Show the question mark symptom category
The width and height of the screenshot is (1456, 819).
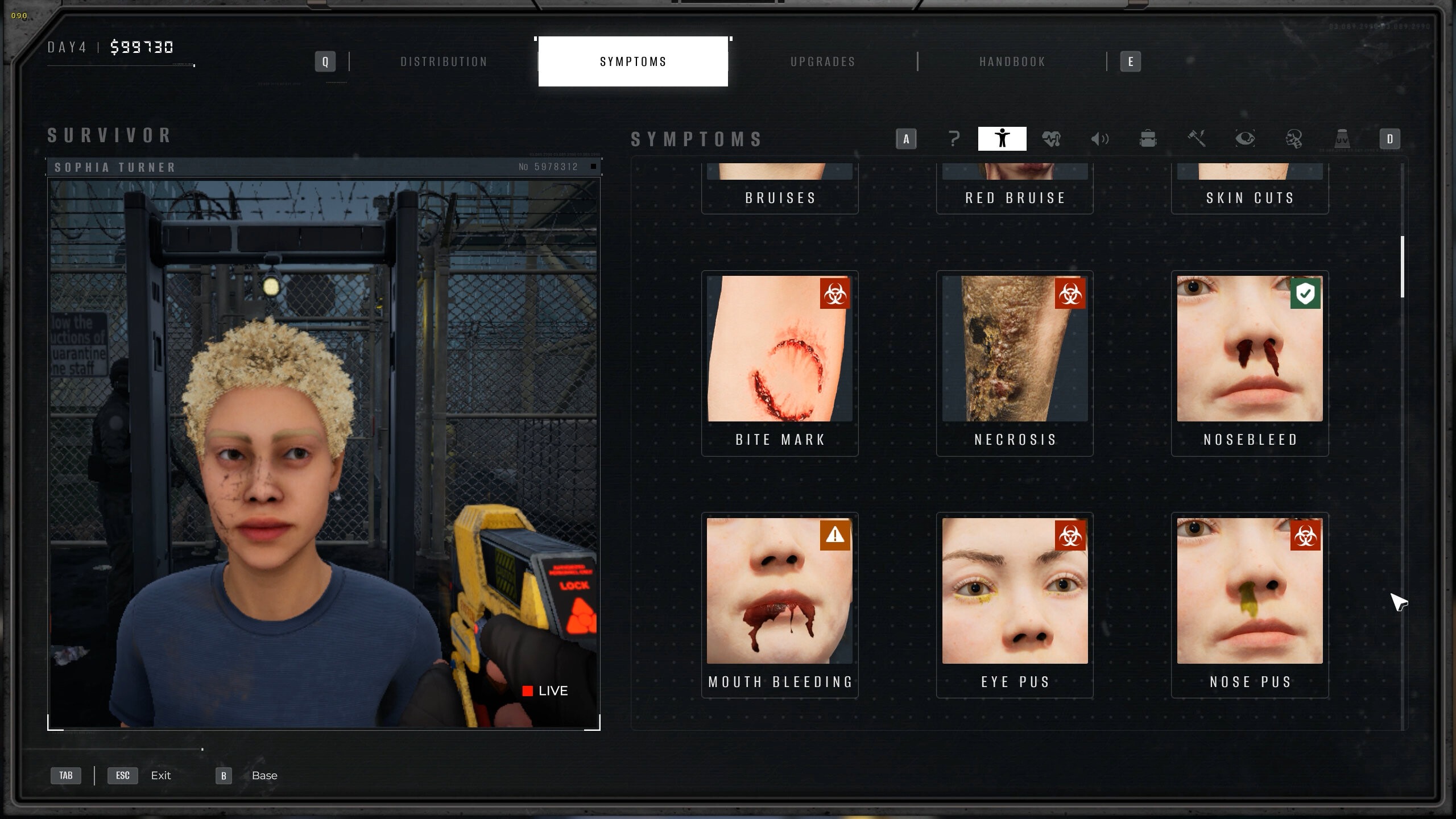pos(954,139)
